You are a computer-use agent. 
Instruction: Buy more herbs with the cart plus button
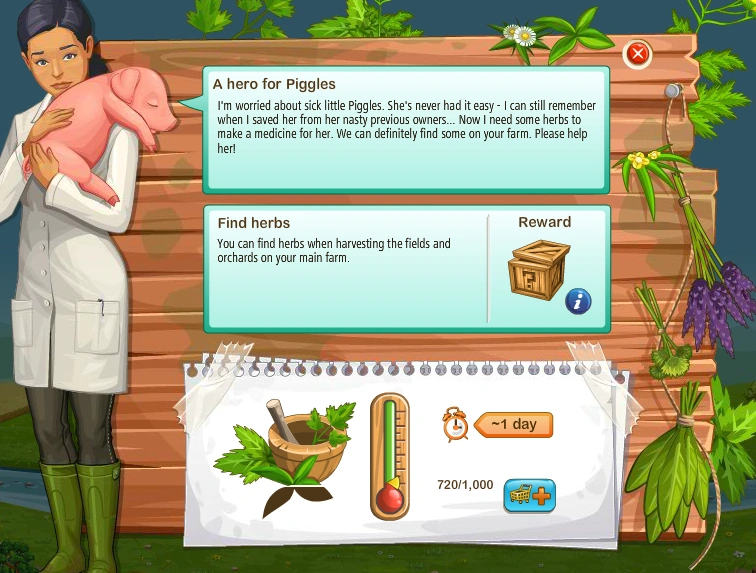[x=529, y=495]
